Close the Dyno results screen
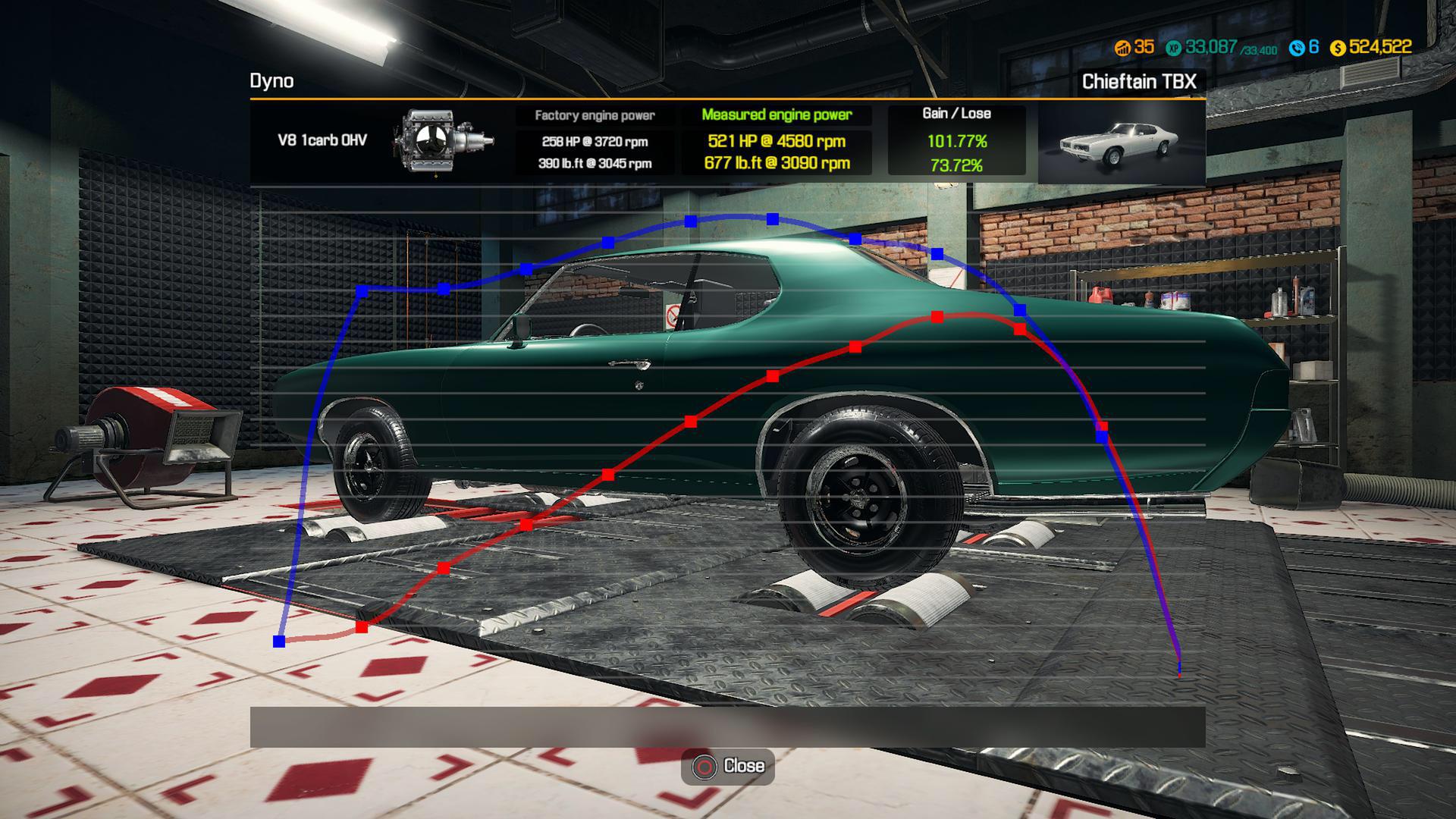1456x819 pixels. (728, 766)
